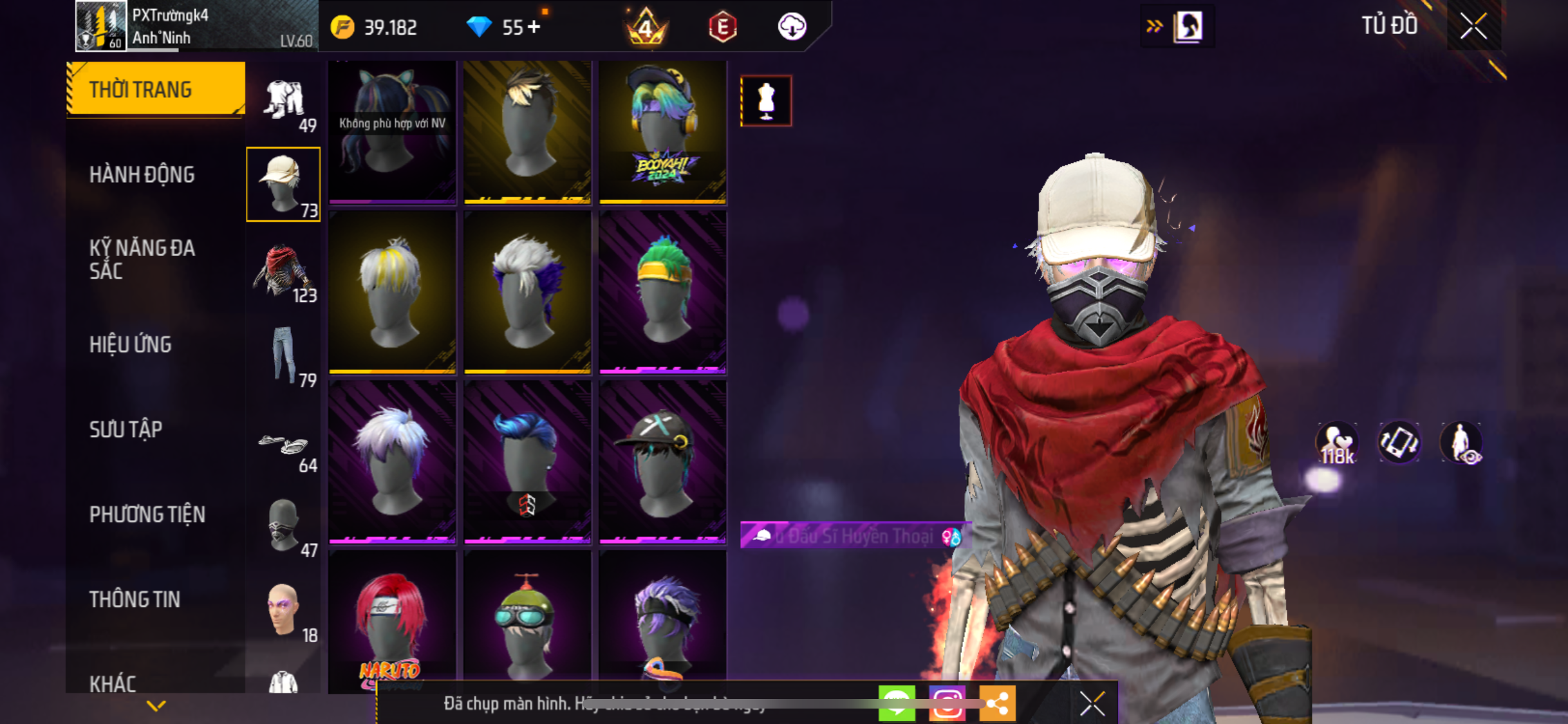The width and height of the screenshot is (1568, 724).
Task: Select the HIỆU ỨNG category
Action: (131, 344)
